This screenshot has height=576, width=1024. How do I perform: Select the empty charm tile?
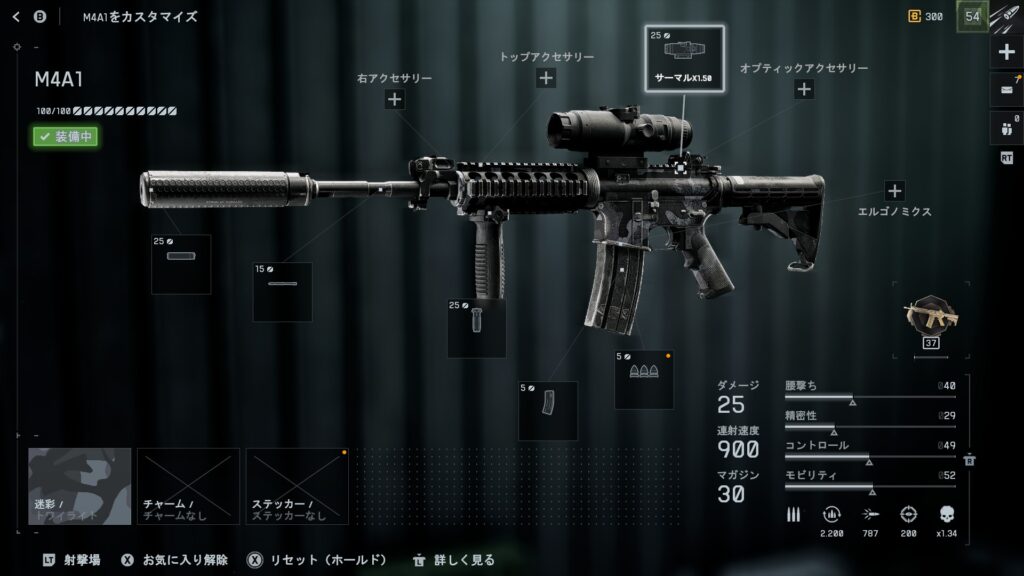188,486
